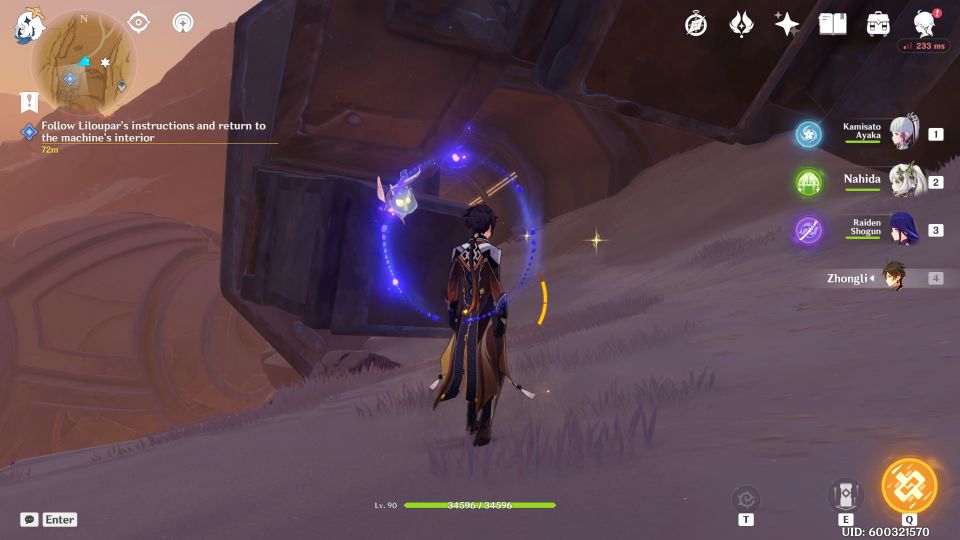
Task: Open the Paimon menu icon
Action: (28, 24)
